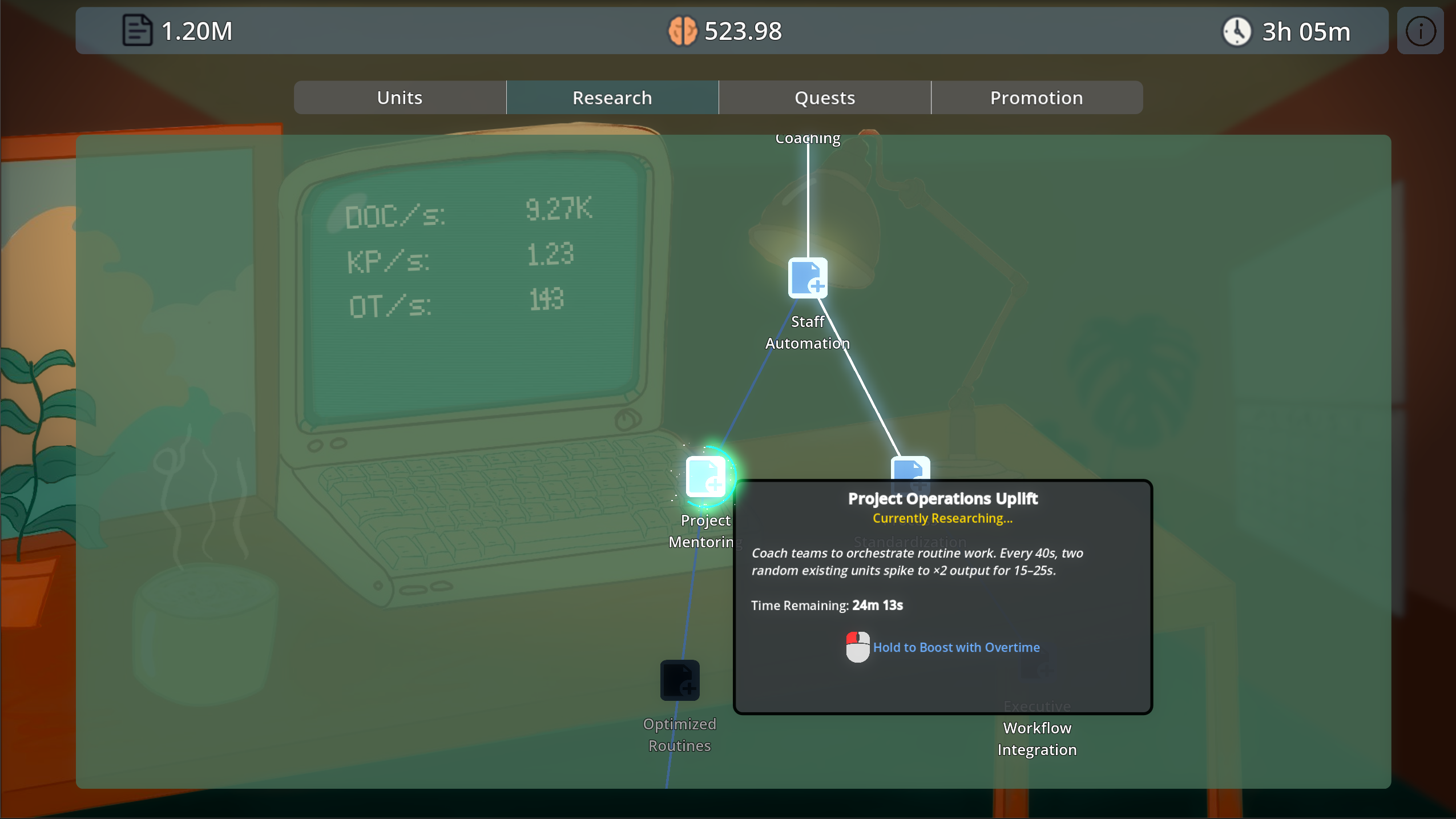Click the document counter icon
Screen dimensions: 1456x819
point(136,30)
